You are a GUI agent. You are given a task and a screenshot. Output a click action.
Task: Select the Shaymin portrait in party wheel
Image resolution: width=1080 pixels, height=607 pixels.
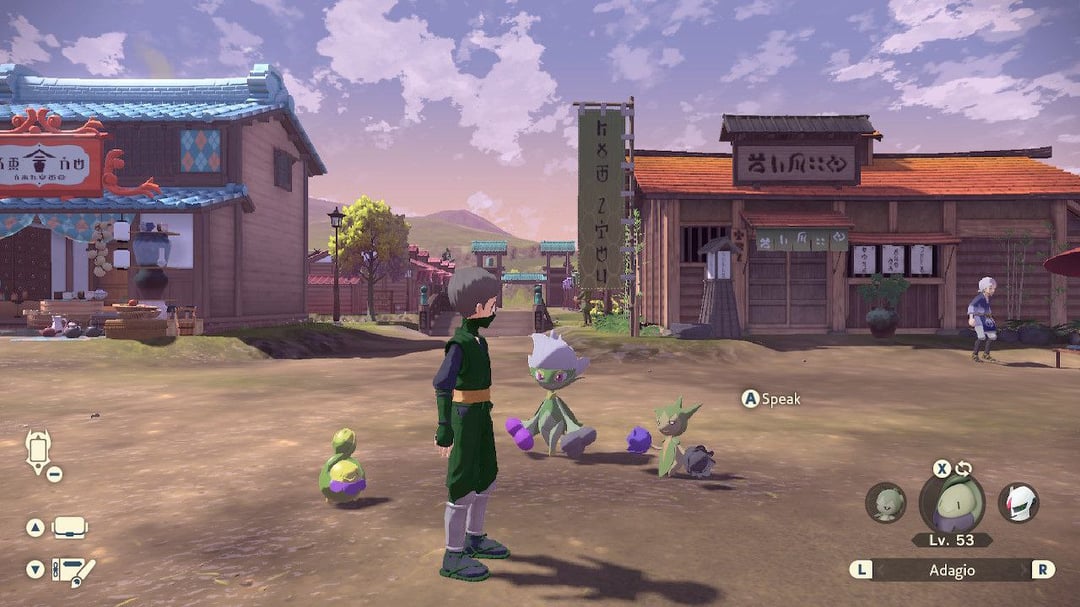[886, 503]
